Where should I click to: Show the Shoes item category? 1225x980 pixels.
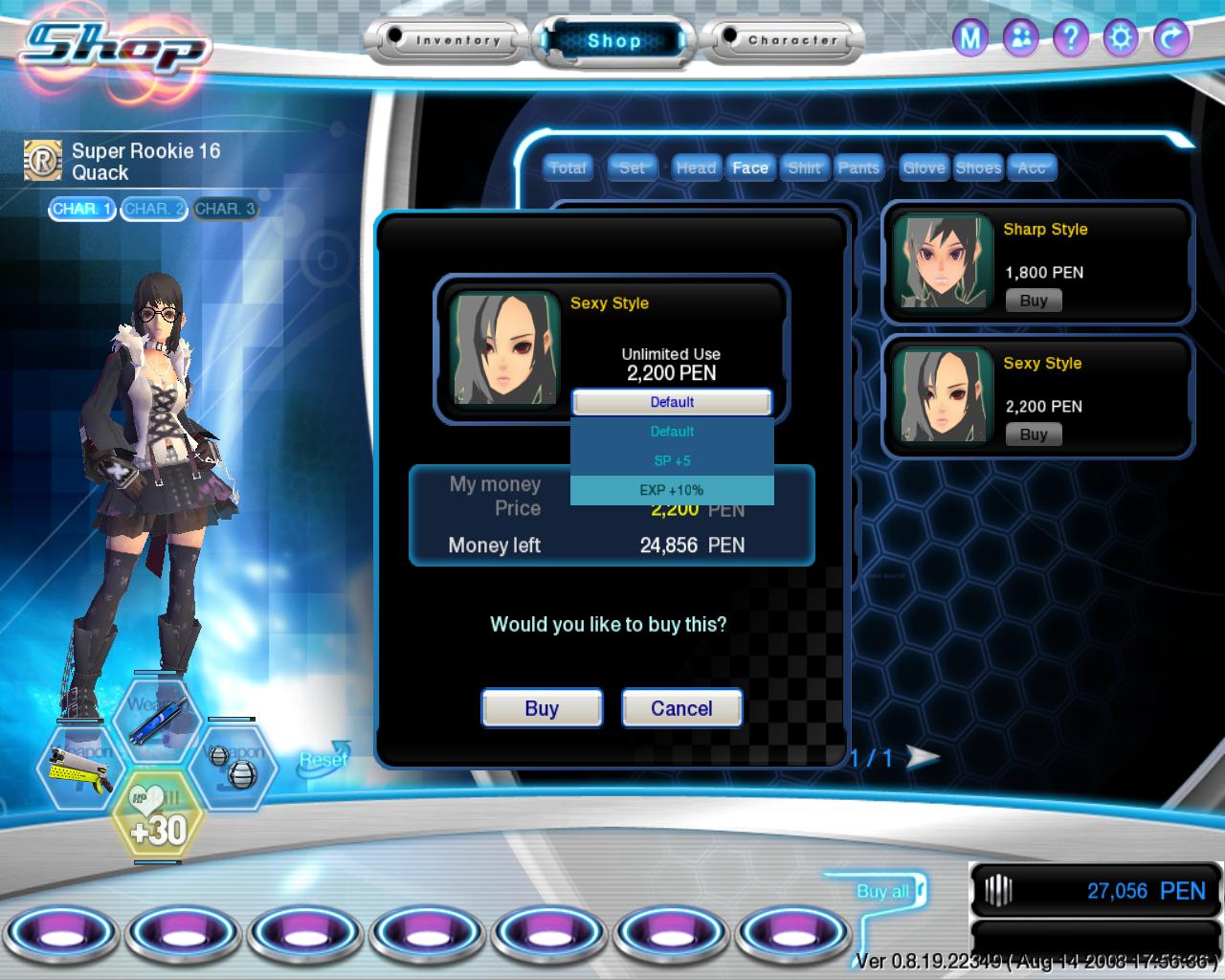[x=978, y=167]
